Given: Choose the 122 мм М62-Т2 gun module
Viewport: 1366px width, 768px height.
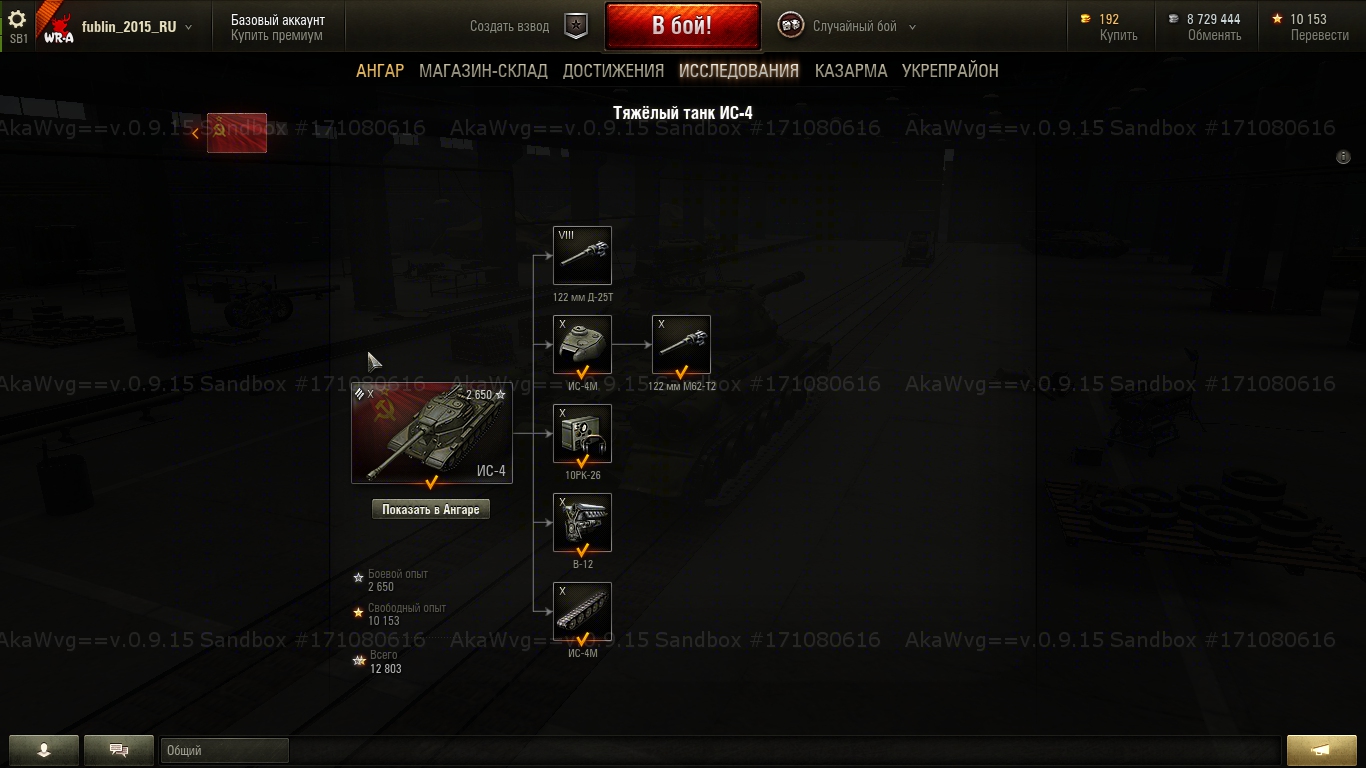Looking at the screenshot, I should [681, 345].
